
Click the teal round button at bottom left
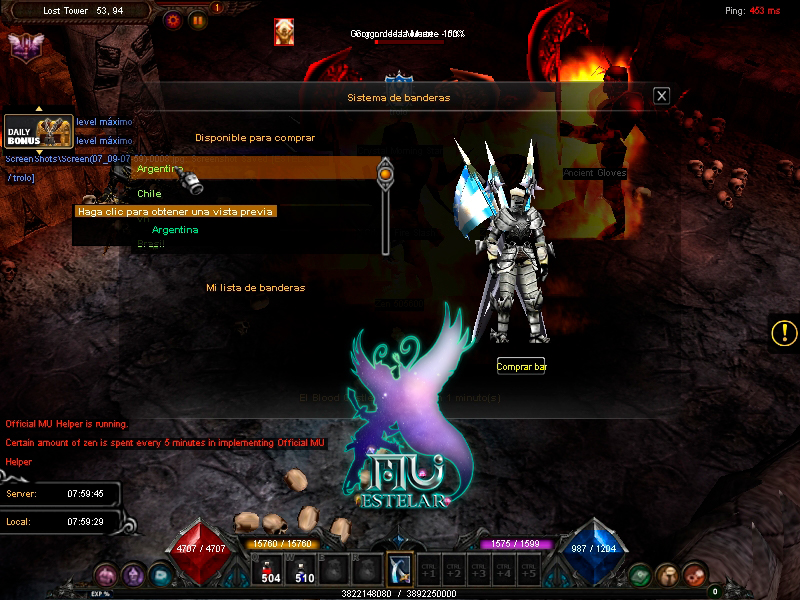[161, 575]
